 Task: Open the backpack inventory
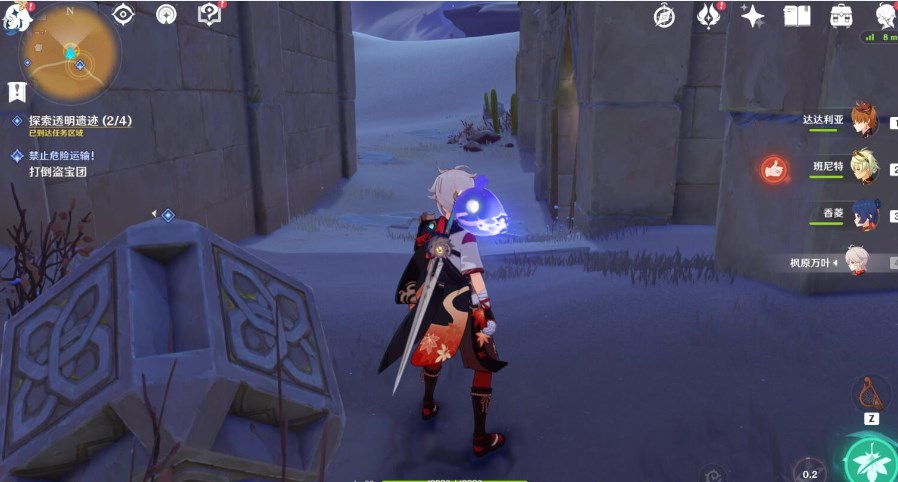pyautogui.click(x=841, y=15)
